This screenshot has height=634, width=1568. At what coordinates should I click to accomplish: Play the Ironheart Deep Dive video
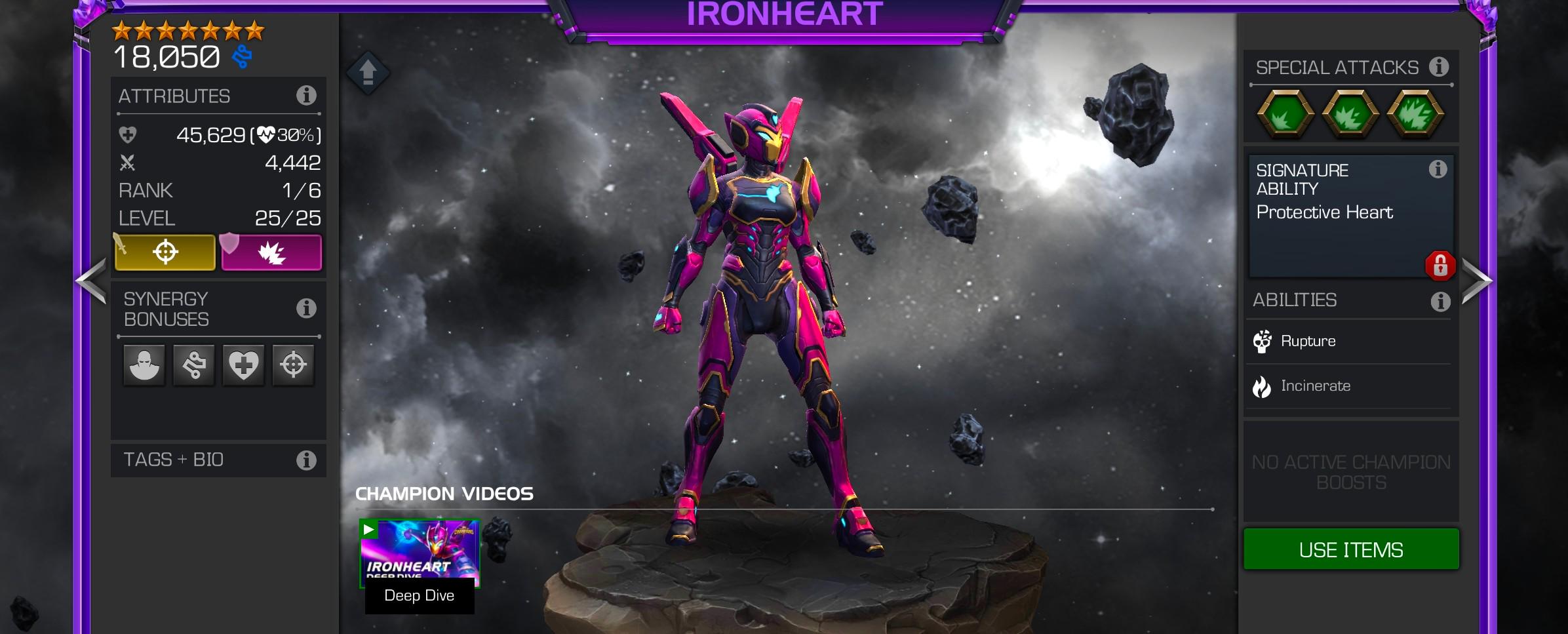click(420, 553)
